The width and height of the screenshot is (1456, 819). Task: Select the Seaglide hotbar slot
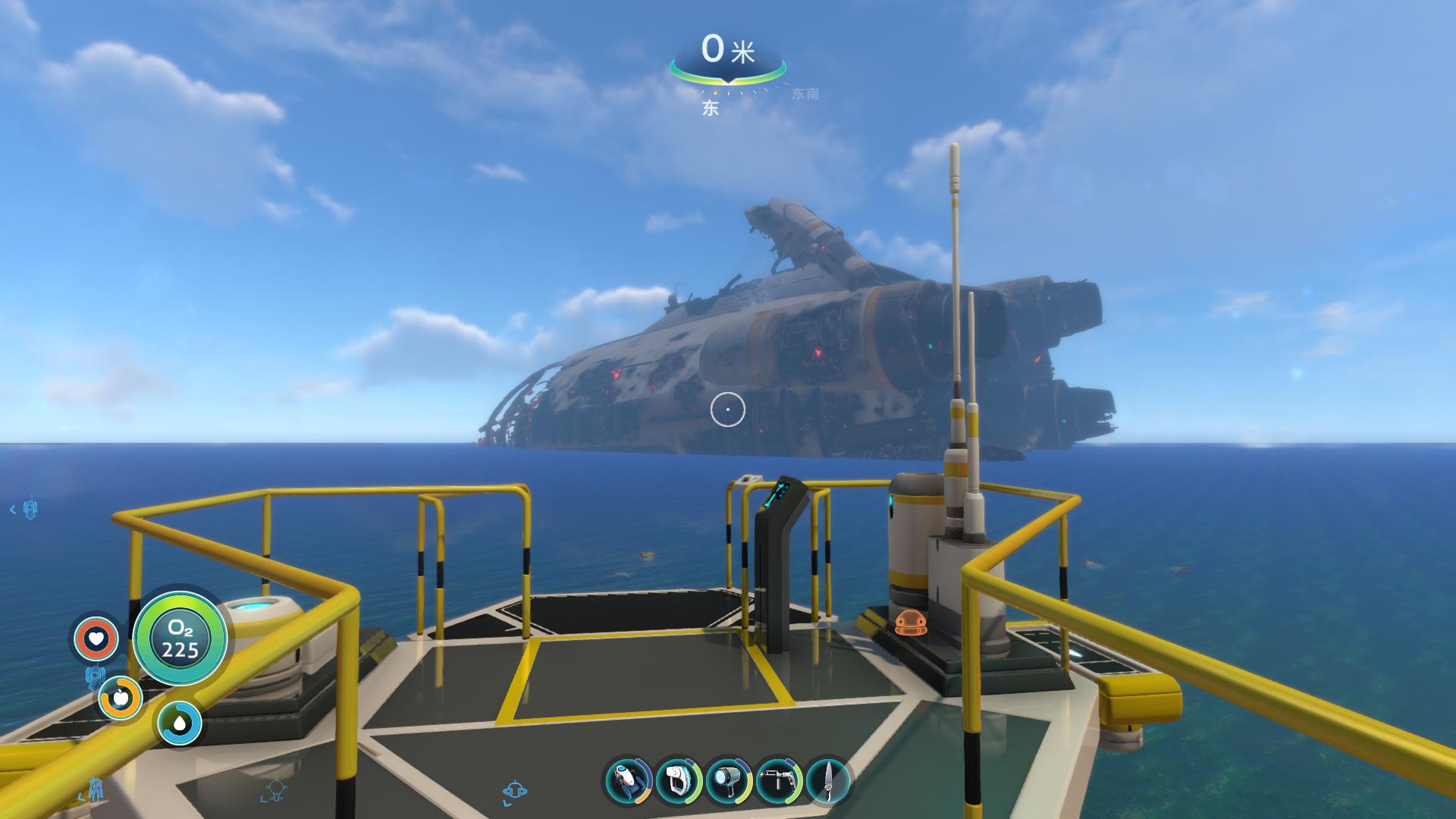point(629,780)
